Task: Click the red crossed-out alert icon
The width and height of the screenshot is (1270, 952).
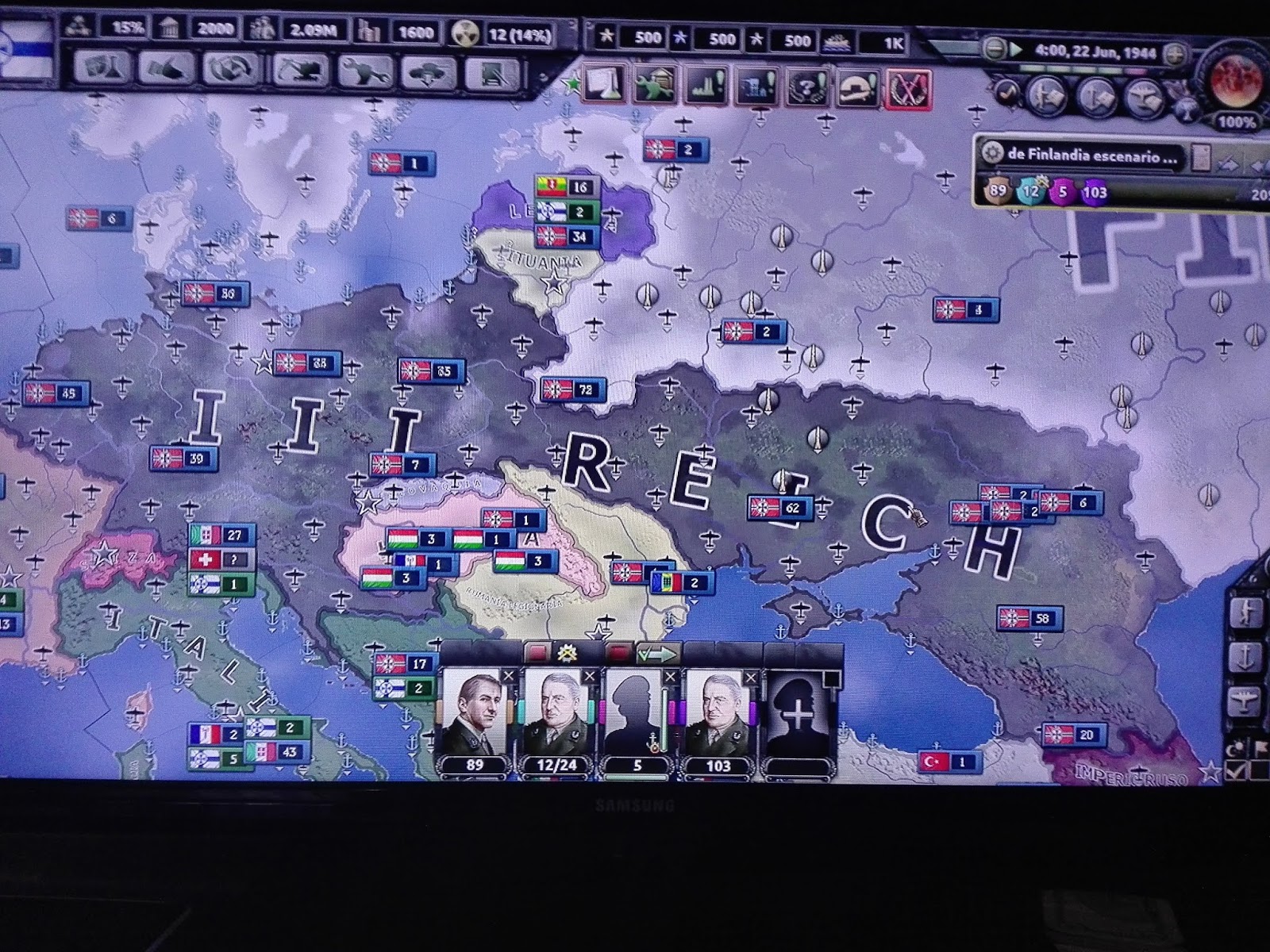Action: click(909, 87)
